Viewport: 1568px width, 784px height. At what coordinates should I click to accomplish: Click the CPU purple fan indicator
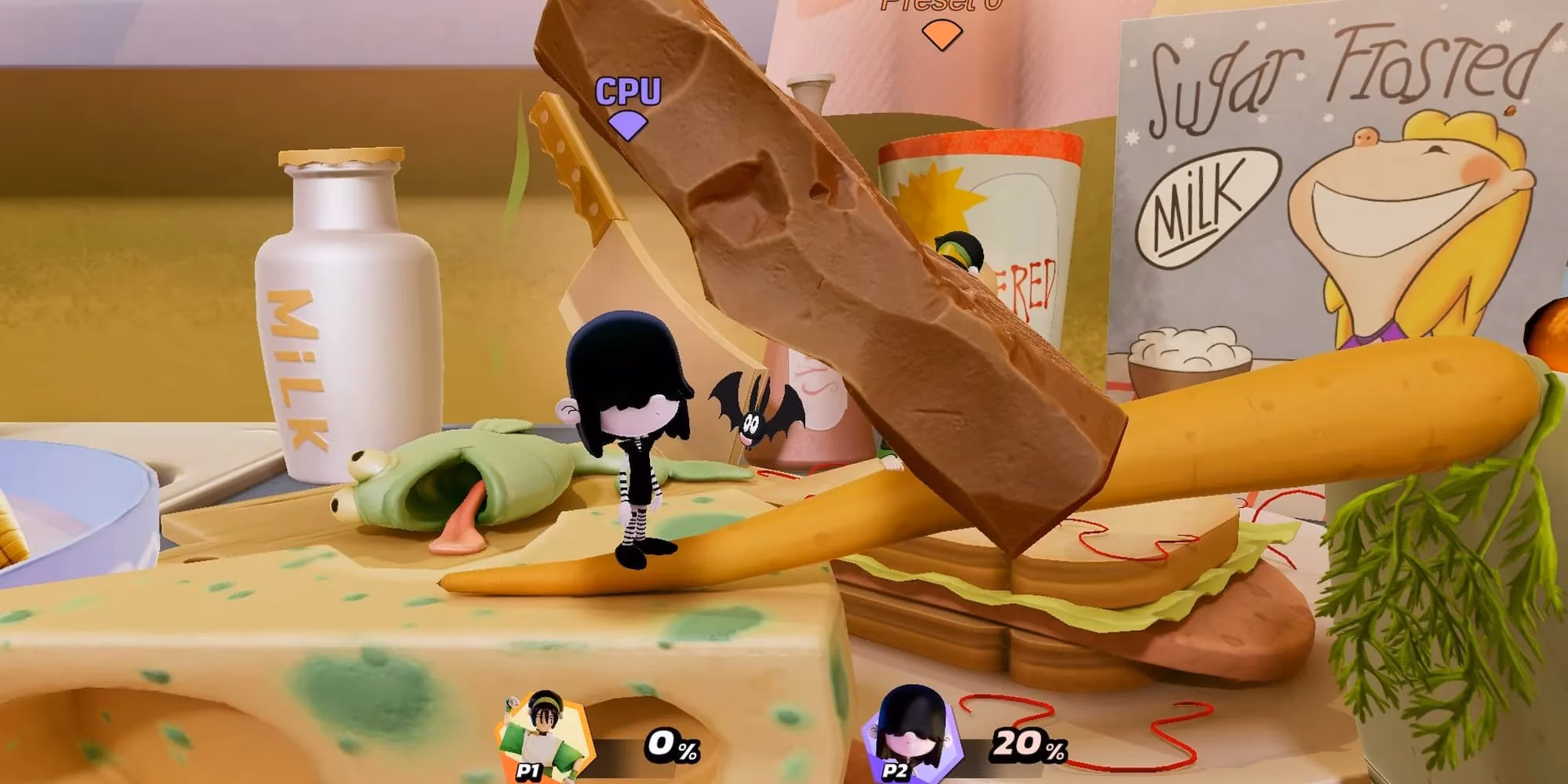pyautogui.click(x=626, y=127)
